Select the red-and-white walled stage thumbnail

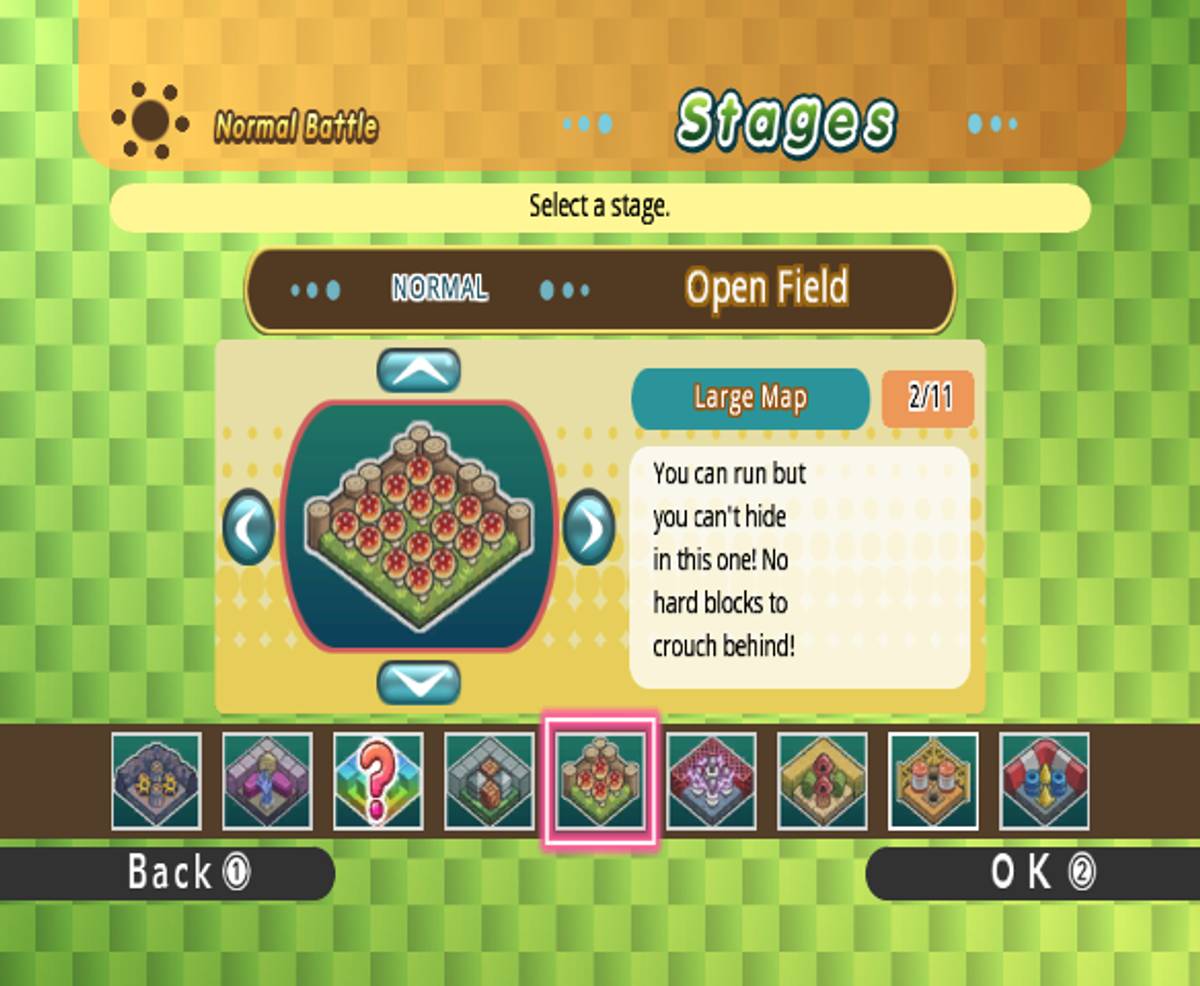click(1044, 780)
